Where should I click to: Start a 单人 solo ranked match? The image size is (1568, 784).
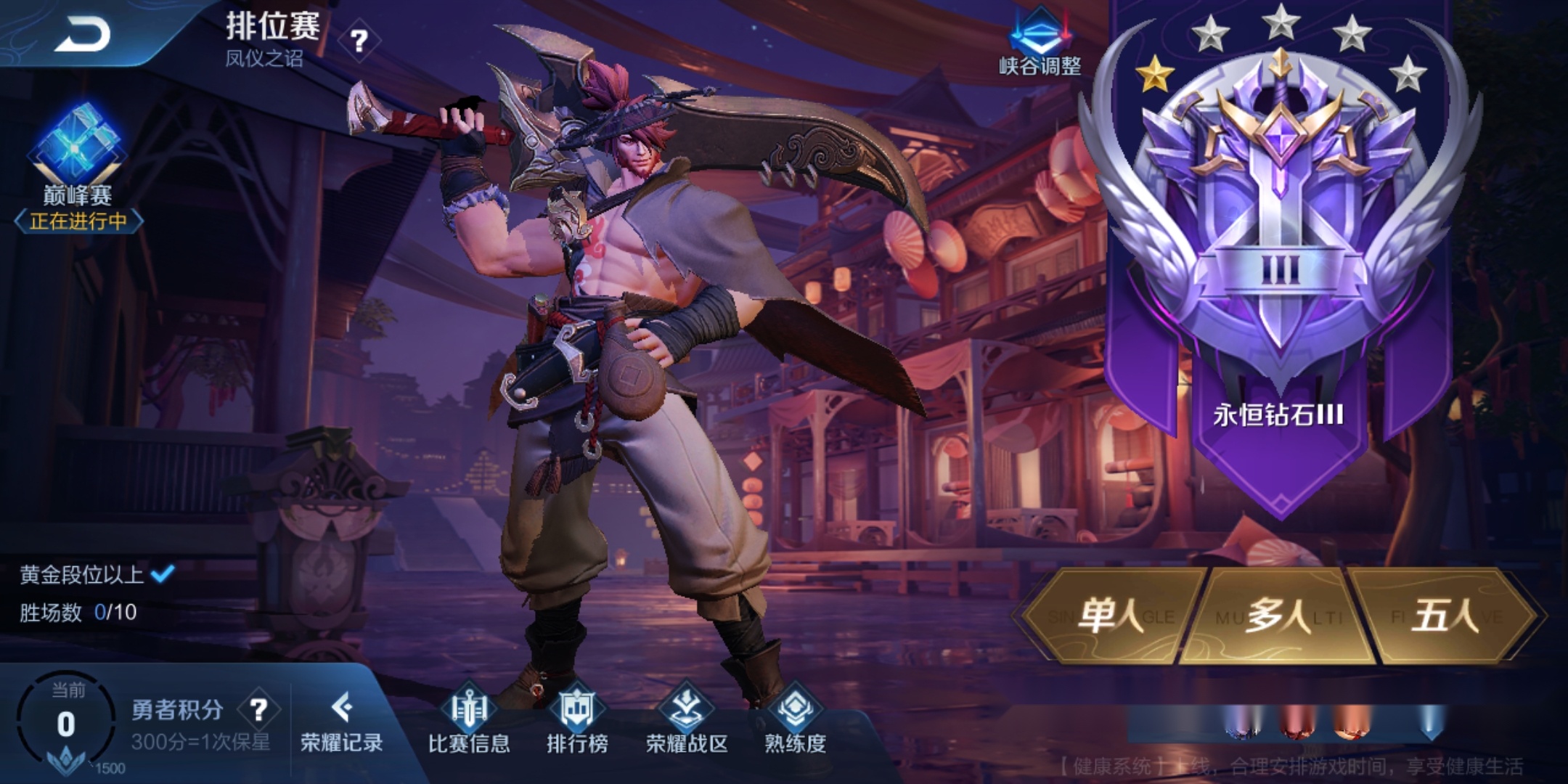[x=1109, y=616]
